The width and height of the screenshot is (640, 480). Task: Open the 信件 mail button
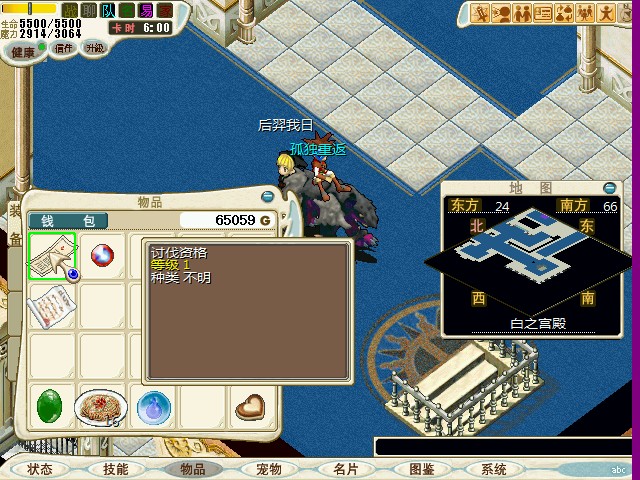(x=64, y=48)
